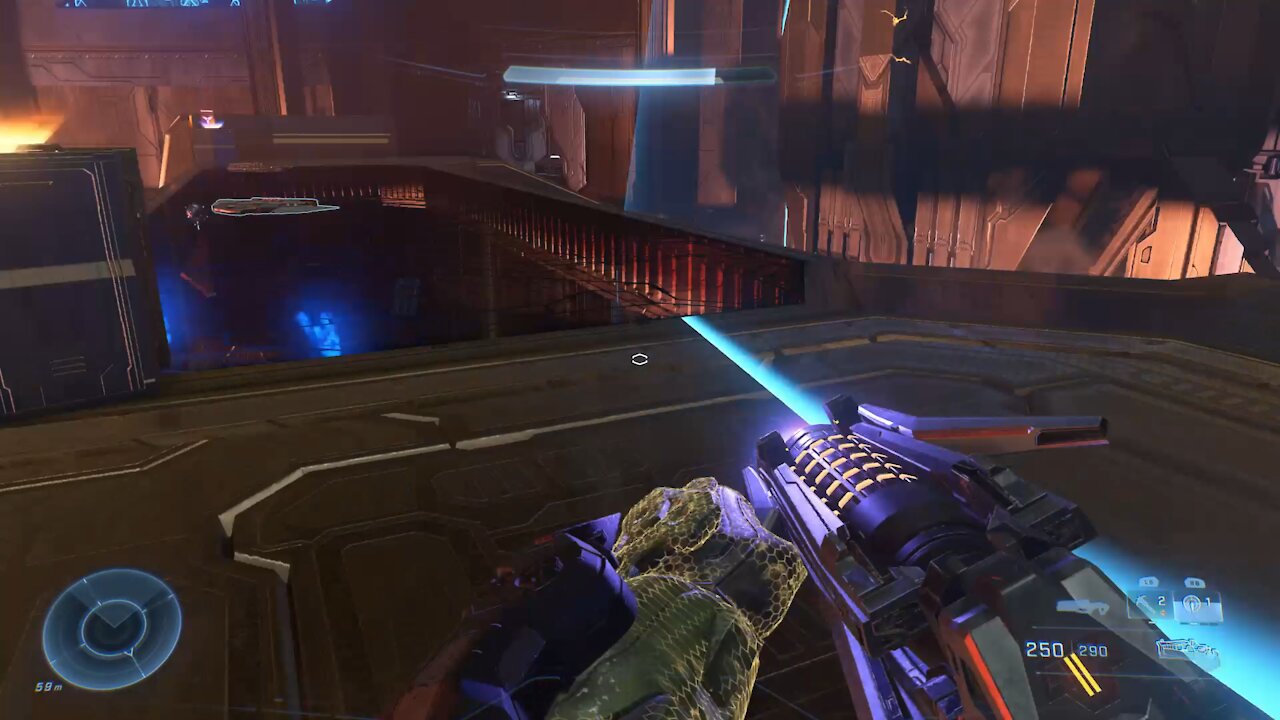Image resolution: width=1280 pixels, height=720 pixels.
Task: Click the yellow low-ammo warning stripes
Action: [1080, 674]
